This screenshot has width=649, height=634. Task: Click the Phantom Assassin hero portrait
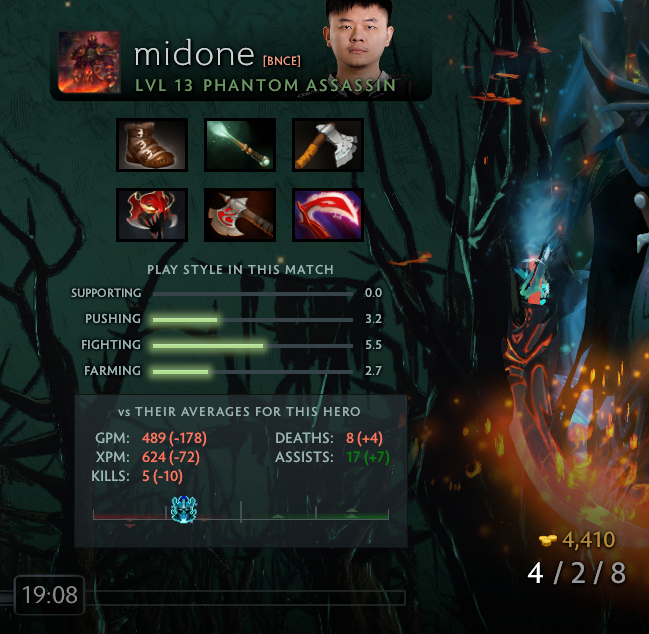90,63
